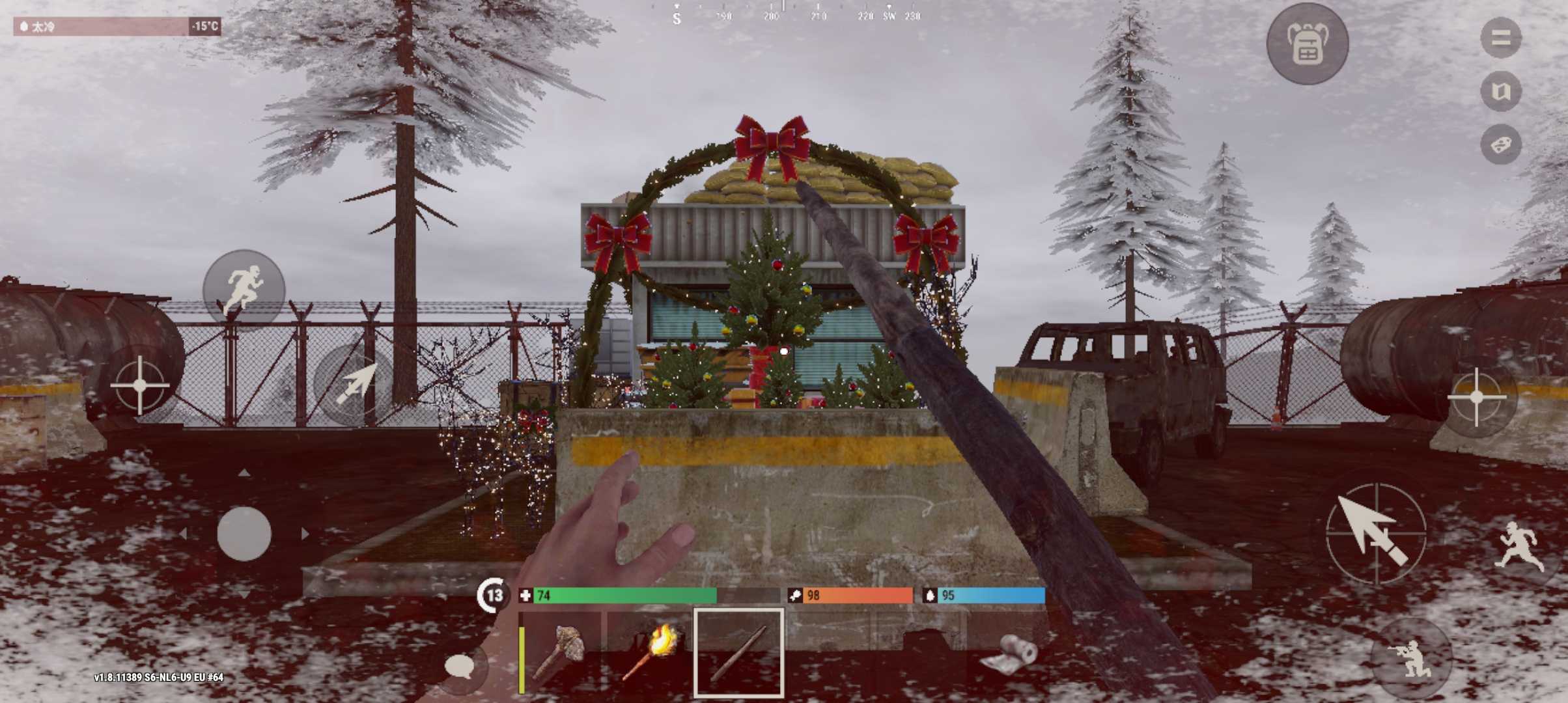Select the stone hatchet hotbar slot

(x=561, y=653)
